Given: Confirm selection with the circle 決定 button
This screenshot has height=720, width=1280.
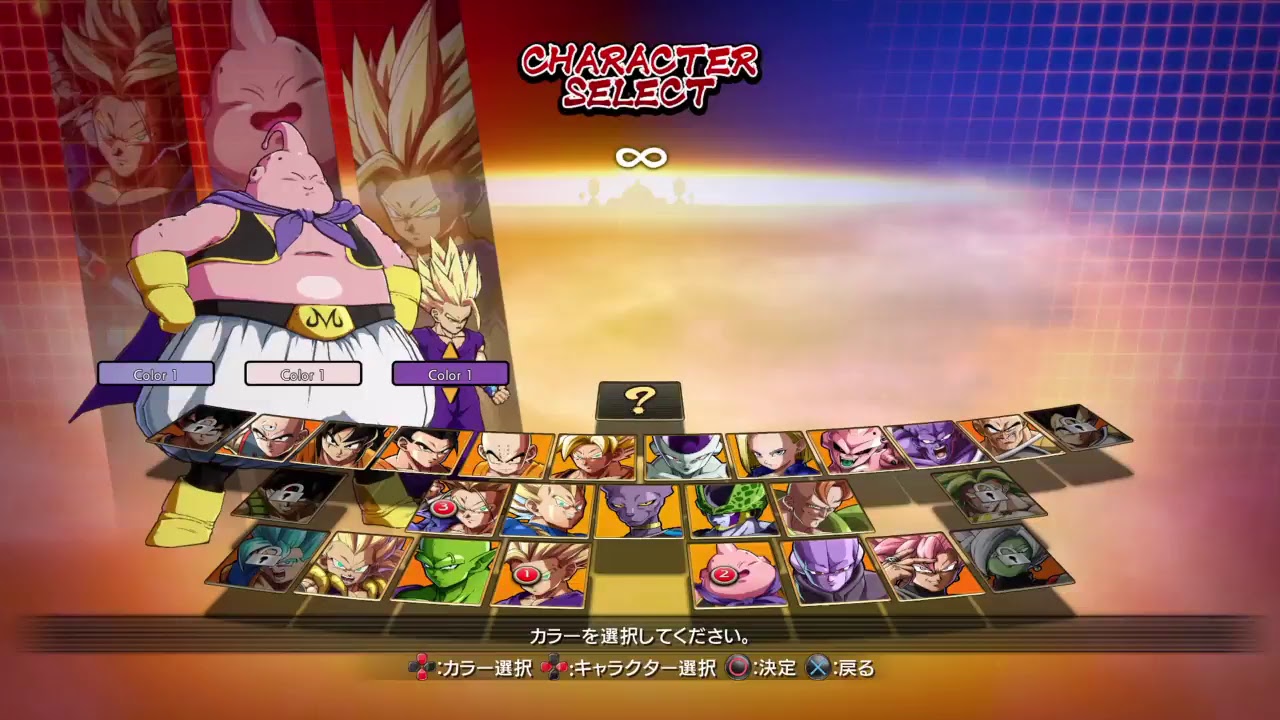Looking at the screenshot, I should [740, 669].
